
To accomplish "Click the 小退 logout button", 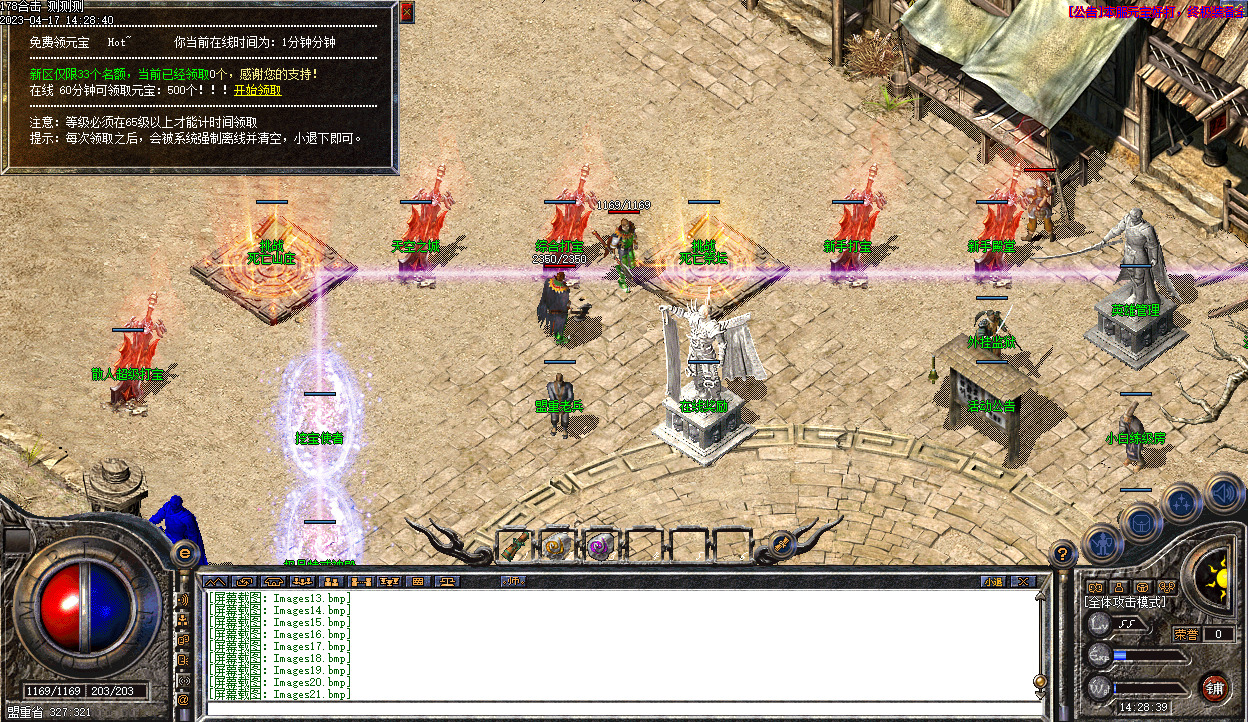I will click(992, 581).
